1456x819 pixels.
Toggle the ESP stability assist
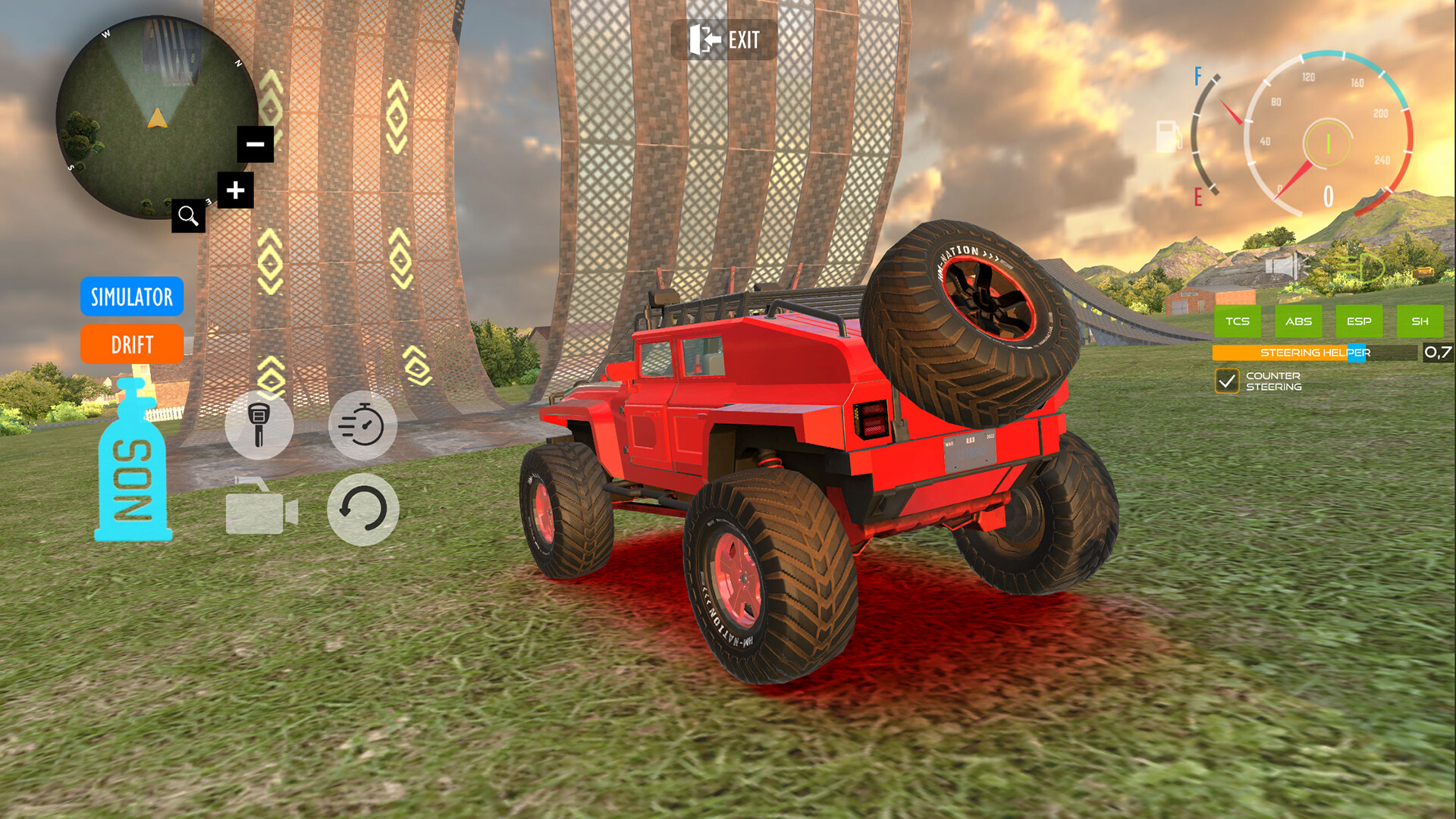1358,321
